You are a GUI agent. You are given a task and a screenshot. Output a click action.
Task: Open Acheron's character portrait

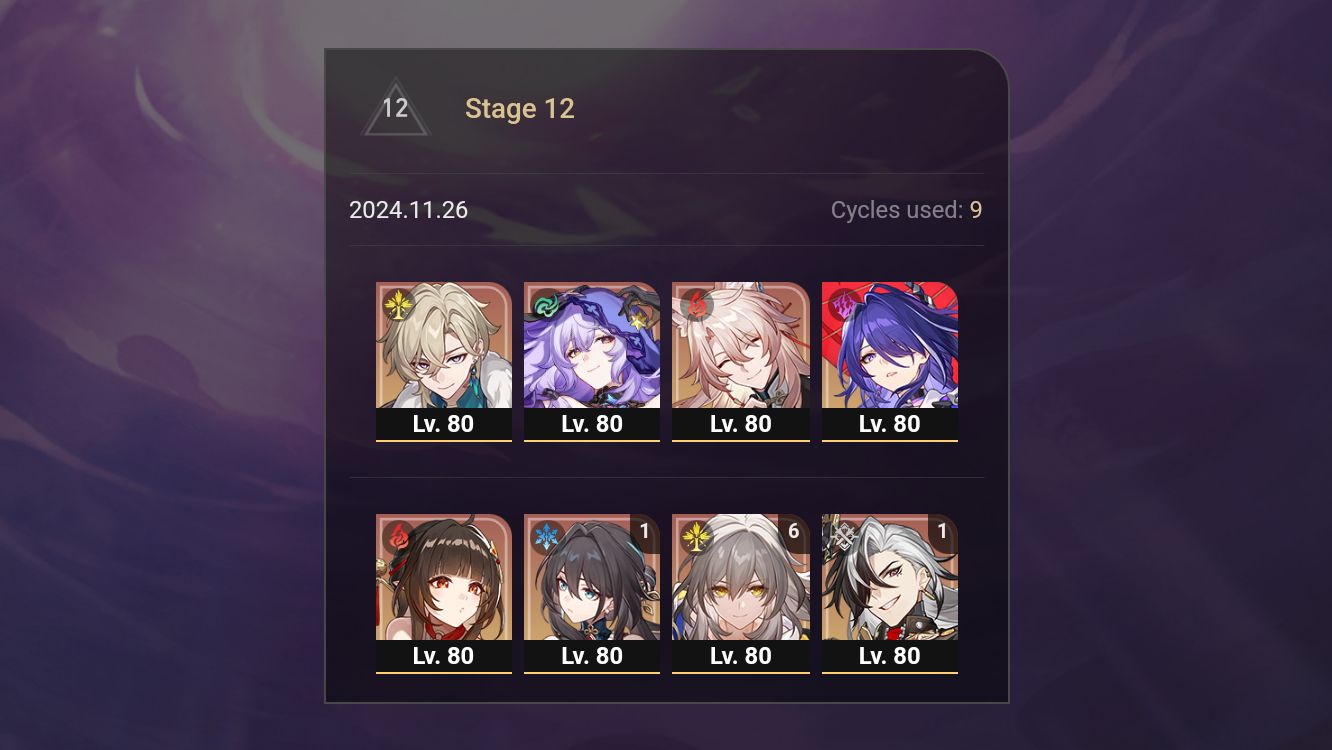click(x=889, y=345)
